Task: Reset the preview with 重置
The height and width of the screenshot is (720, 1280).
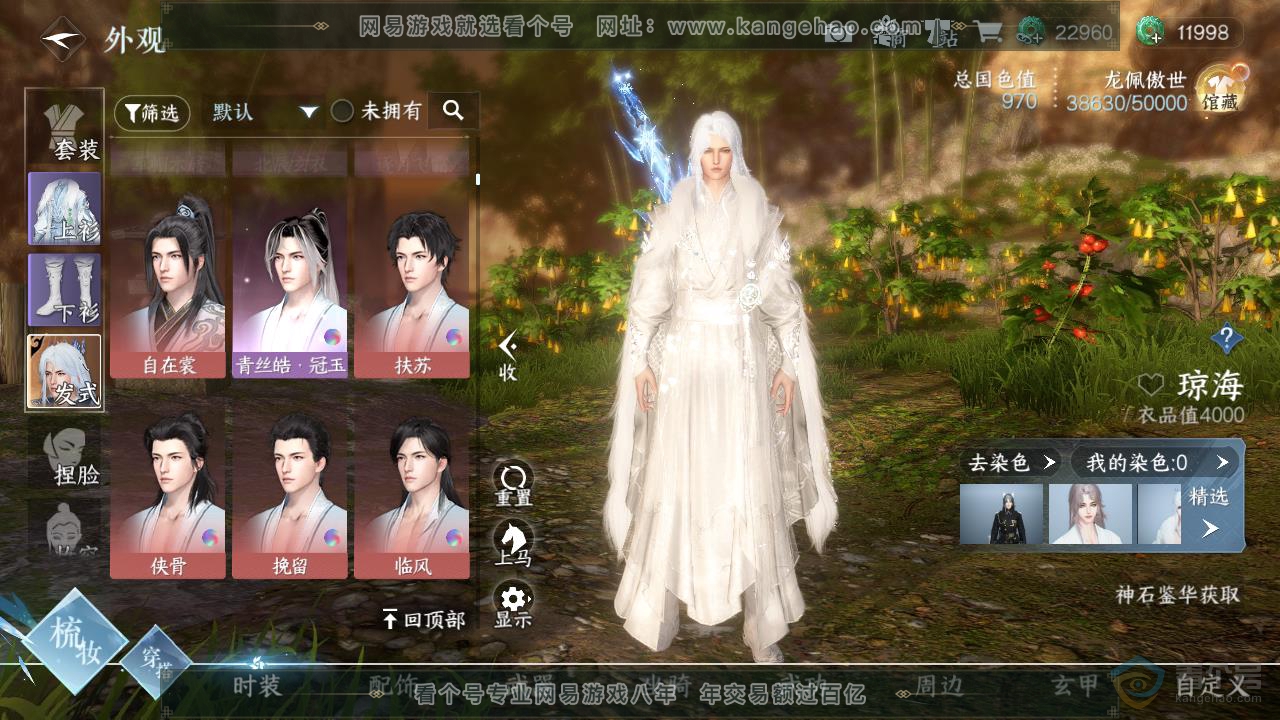Action: [513, 483]
